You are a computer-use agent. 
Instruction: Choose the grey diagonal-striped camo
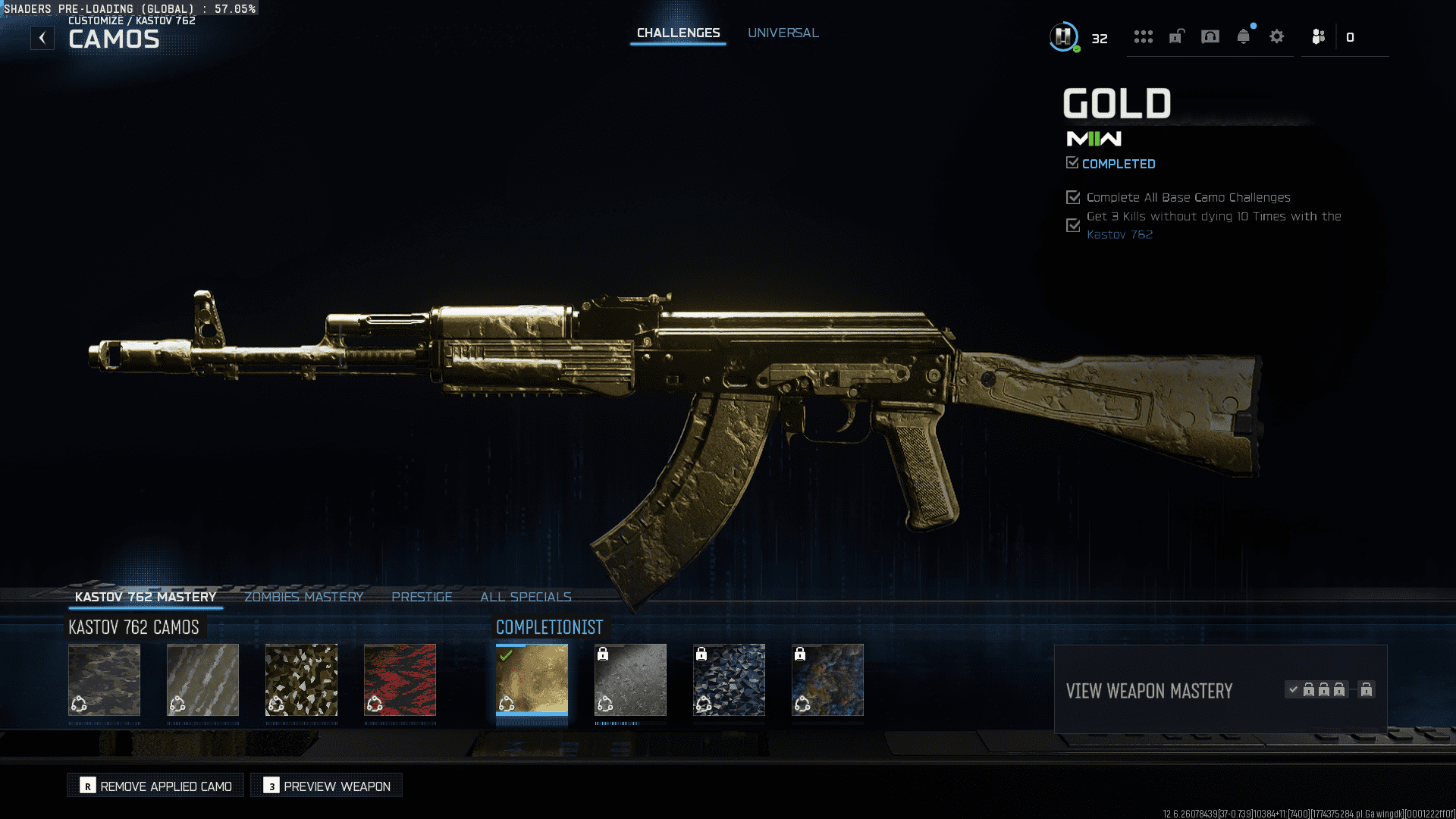202,679
